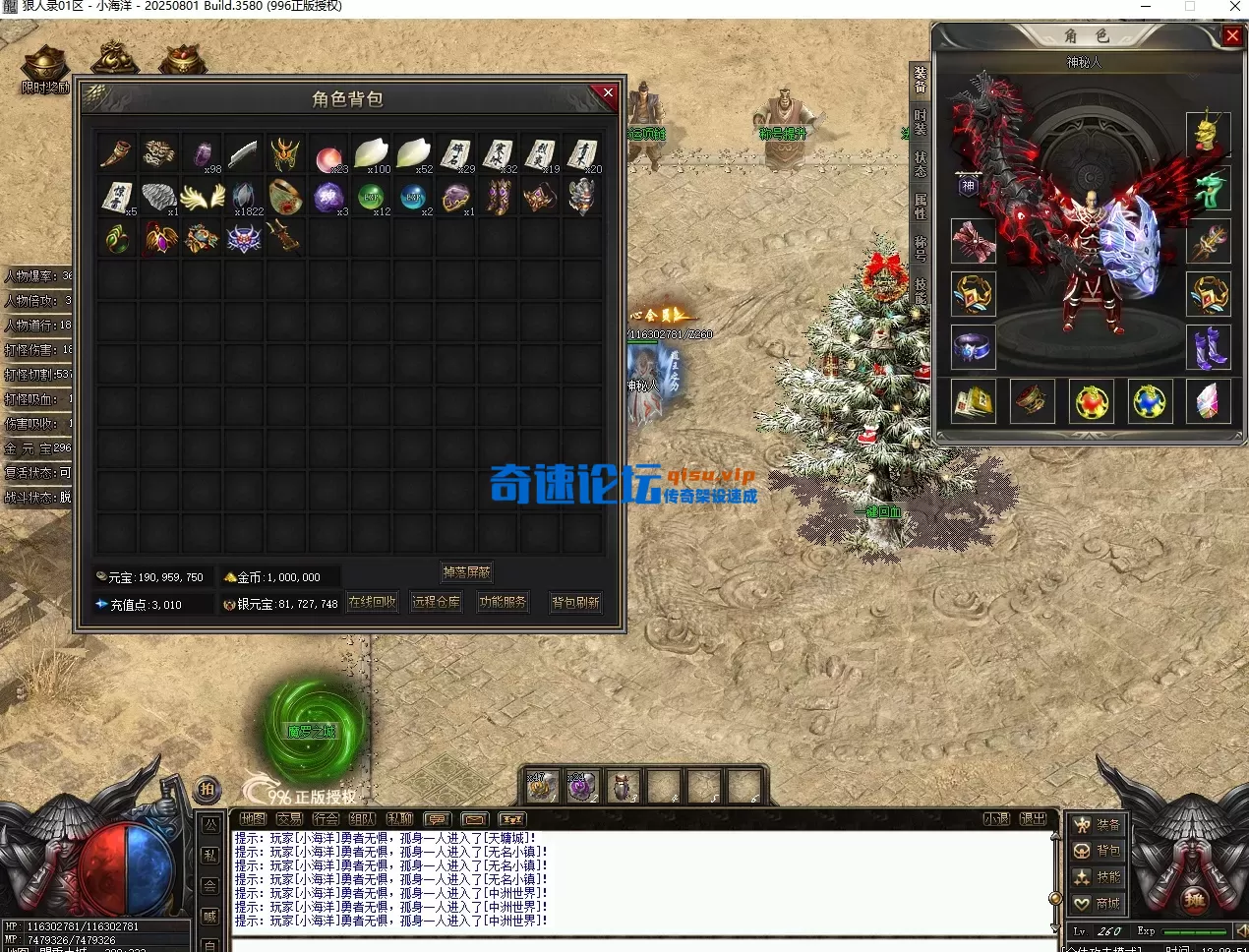Image resolution: width=1249 pixels, height=952 pixels.
Task: Minimize the game window
Action: click(1147, 7)
